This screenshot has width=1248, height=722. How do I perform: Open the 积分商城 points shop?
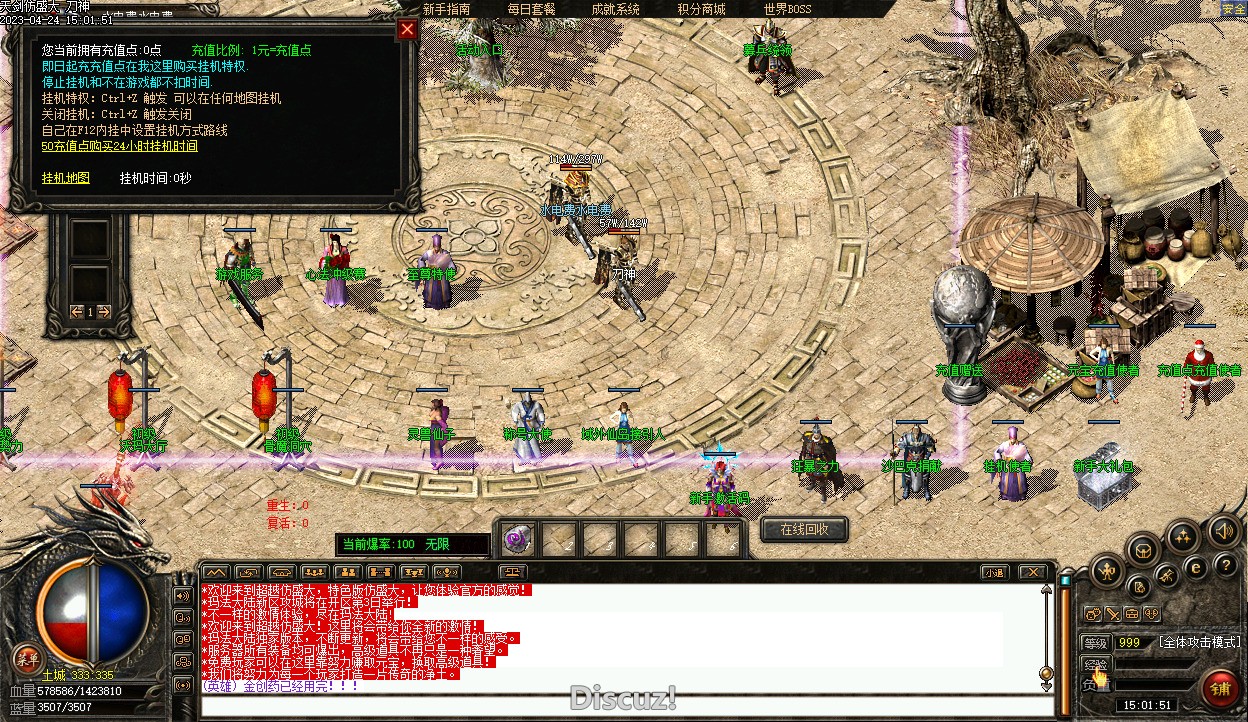pyautogui.click(x=701, y=9)
